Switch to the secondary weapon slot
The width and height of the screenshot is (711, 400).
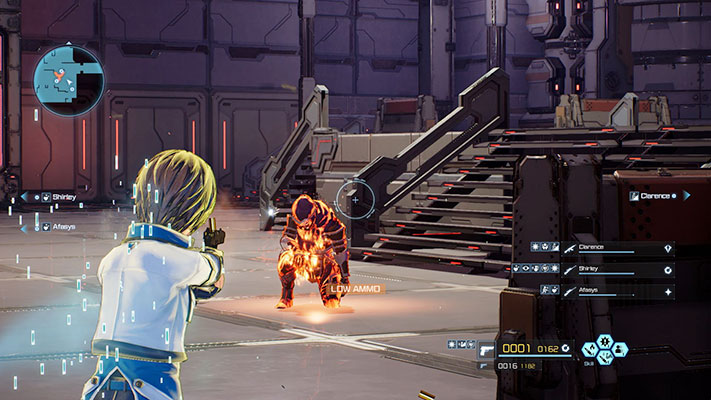pos(485,367)
